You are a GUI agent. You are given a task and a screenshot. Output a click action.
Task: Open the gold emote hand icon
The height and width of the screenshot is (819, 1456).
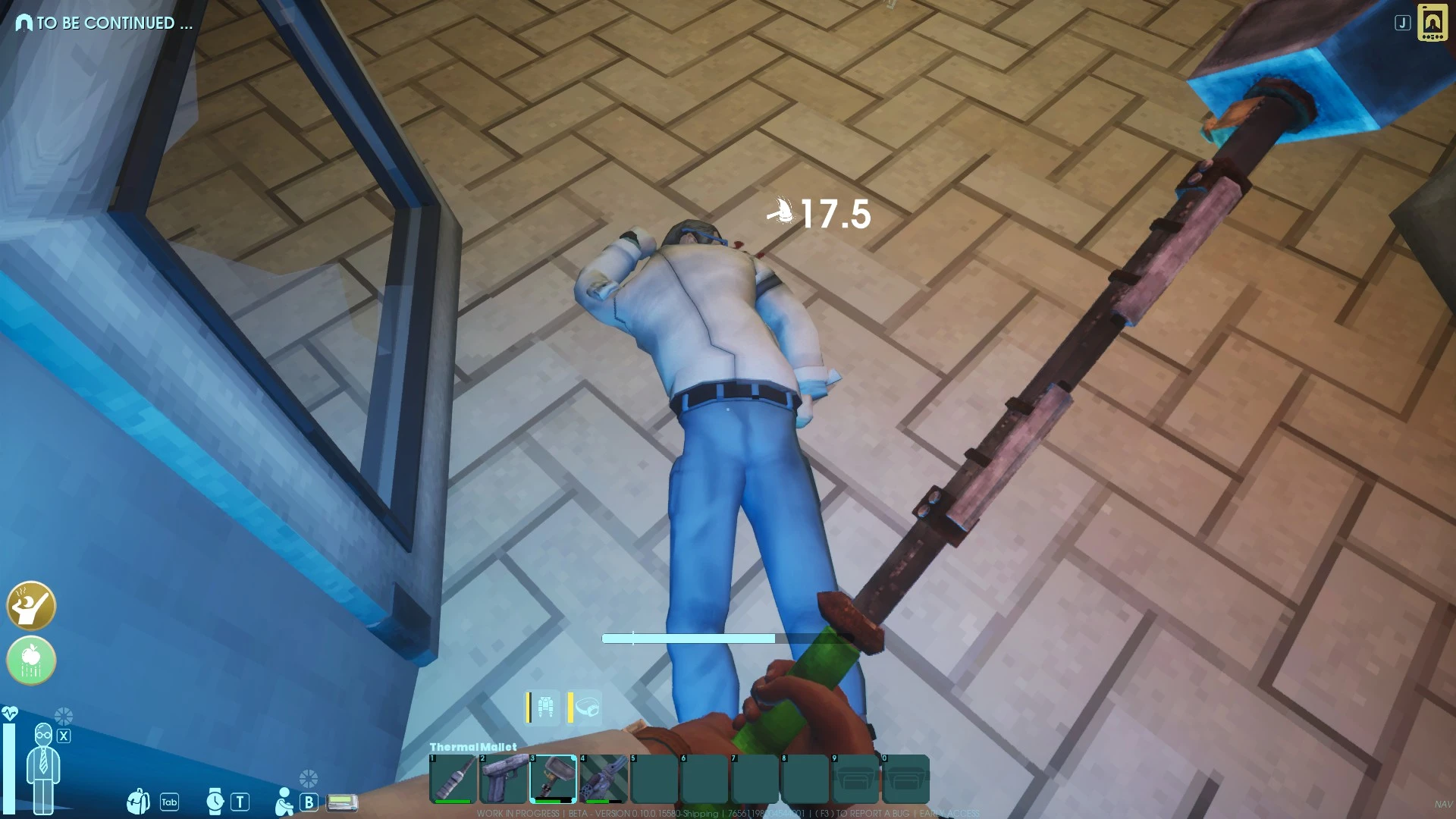(30, 607)
